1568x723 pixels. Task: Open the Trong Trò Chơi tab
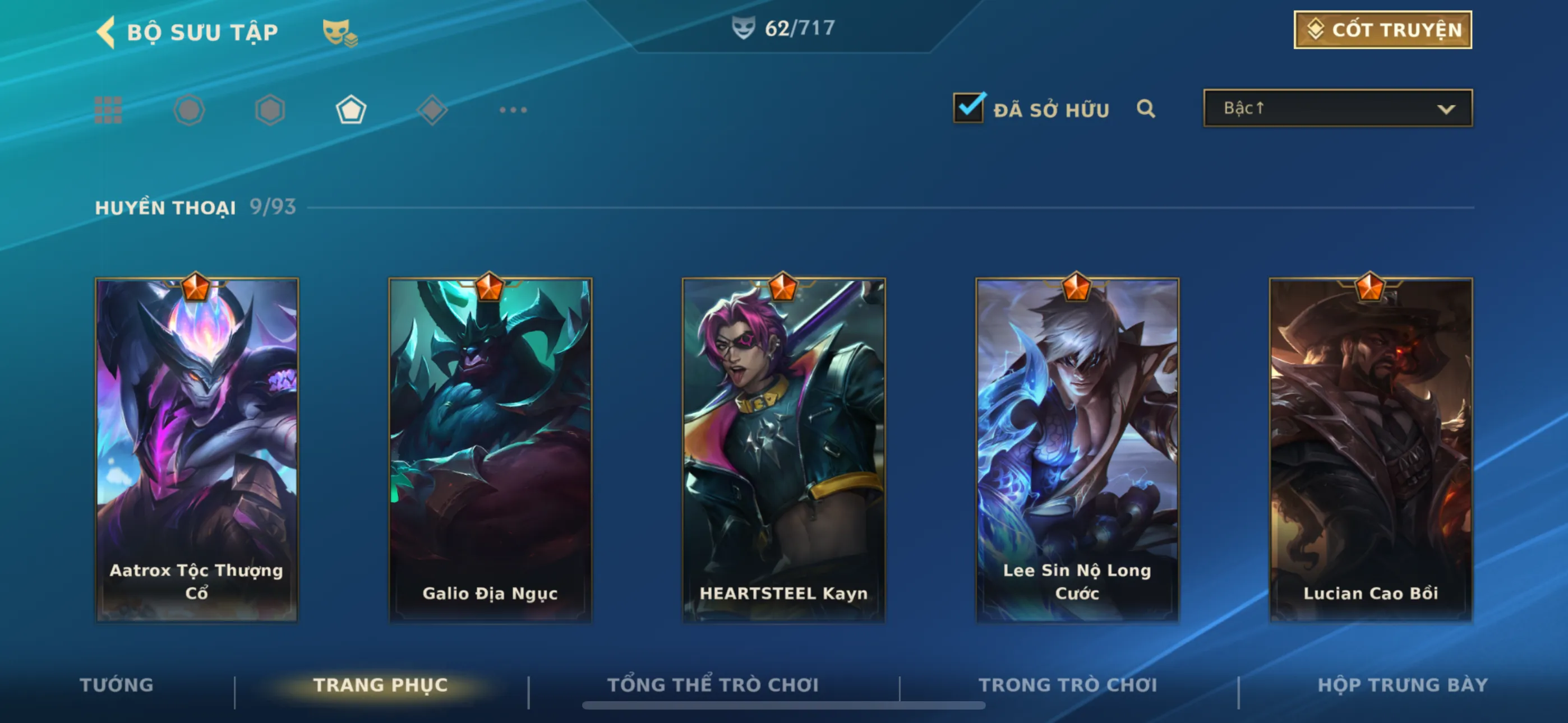coord(1068,685)
